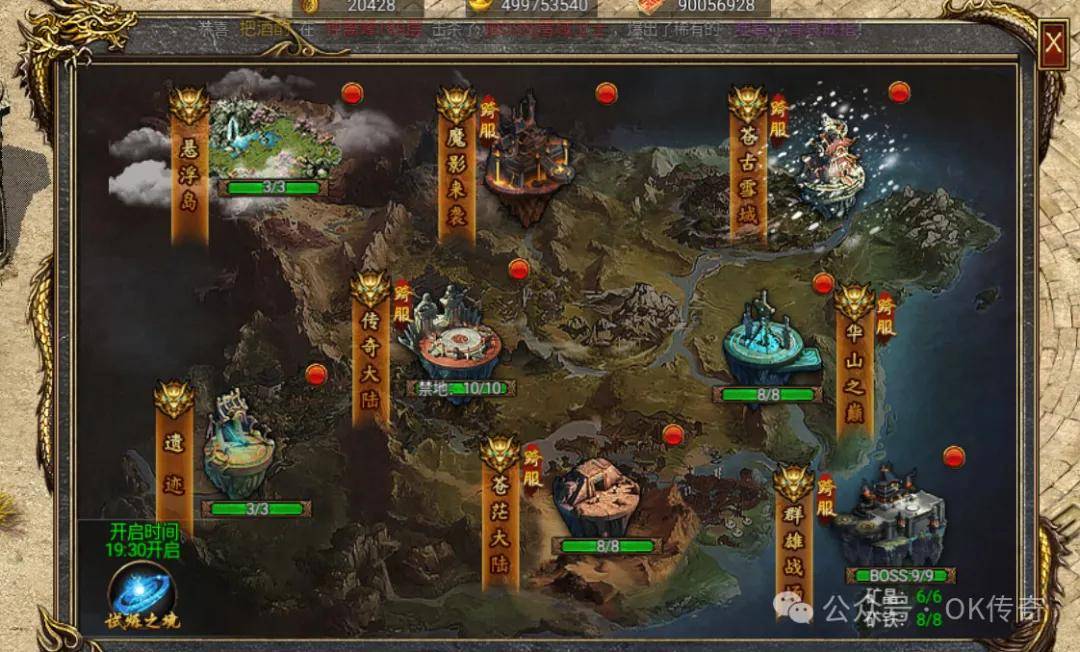Screen dimensions: 1080x652
Task: Select the 悬浮岛 floating island map
Action: click(270, 145)
